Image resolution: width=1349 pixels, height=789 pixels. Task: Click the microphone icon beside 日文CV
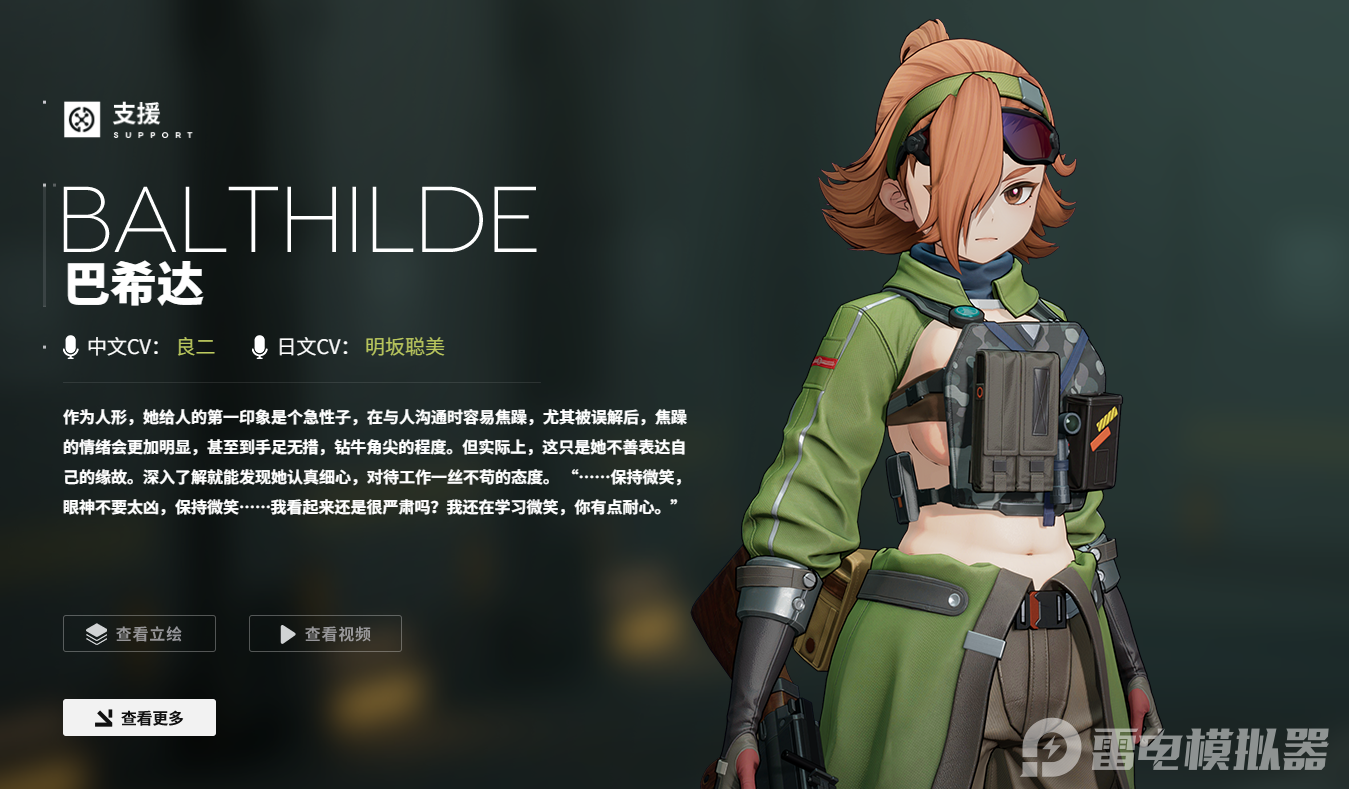coord(260,346)
